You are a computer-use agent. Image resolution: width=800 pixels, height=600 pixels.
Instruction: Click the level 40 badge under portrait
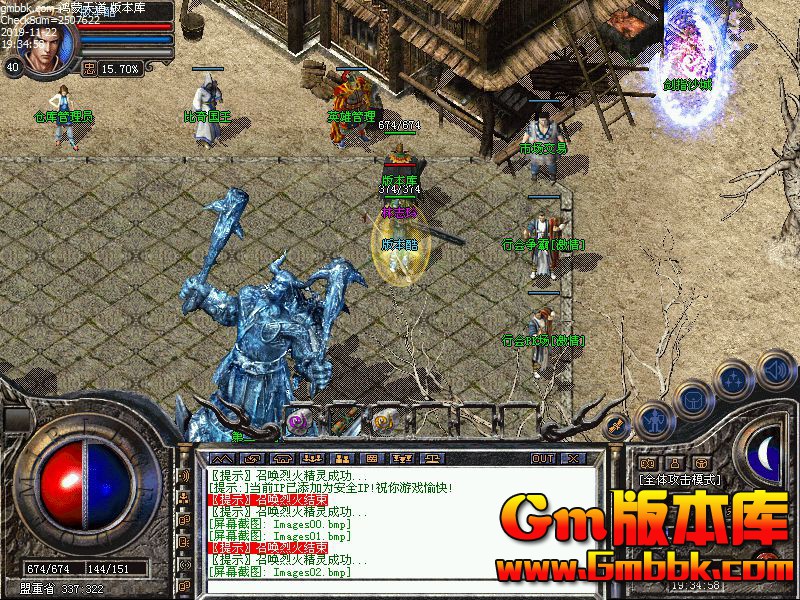(x=13, y=67)
